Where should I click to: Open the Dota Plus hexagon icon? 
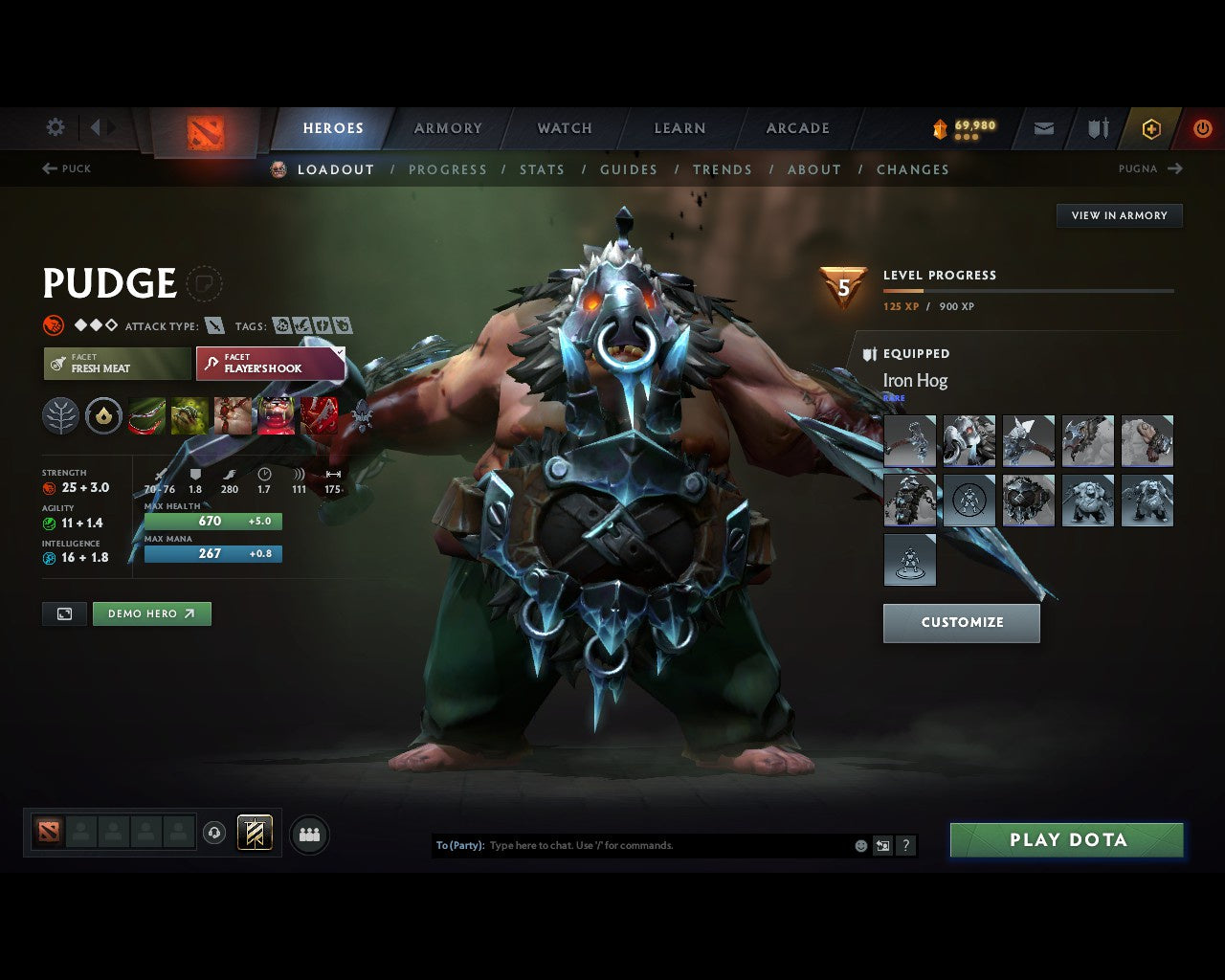(x=1151, y=128)
